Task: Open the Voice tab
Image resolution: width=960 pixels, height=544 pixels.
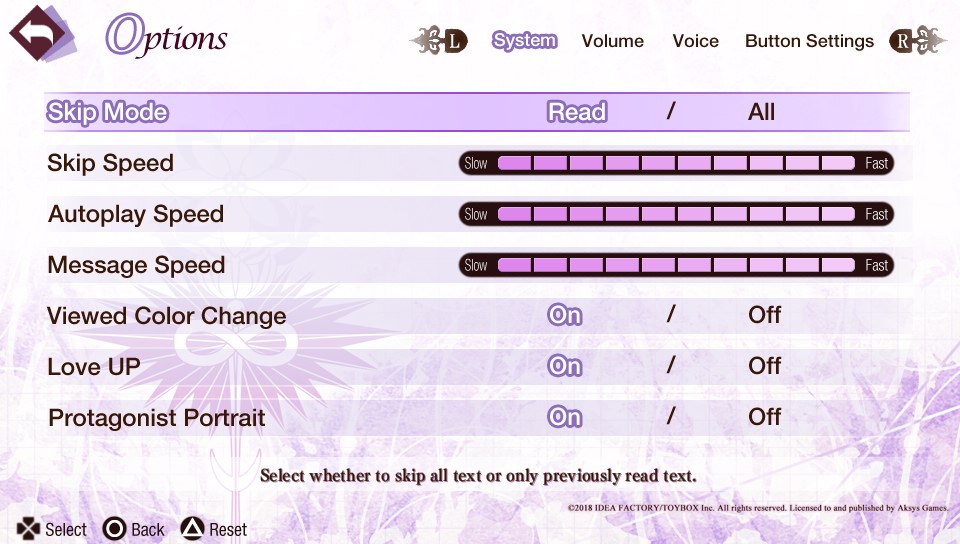Action: [695, 41]
